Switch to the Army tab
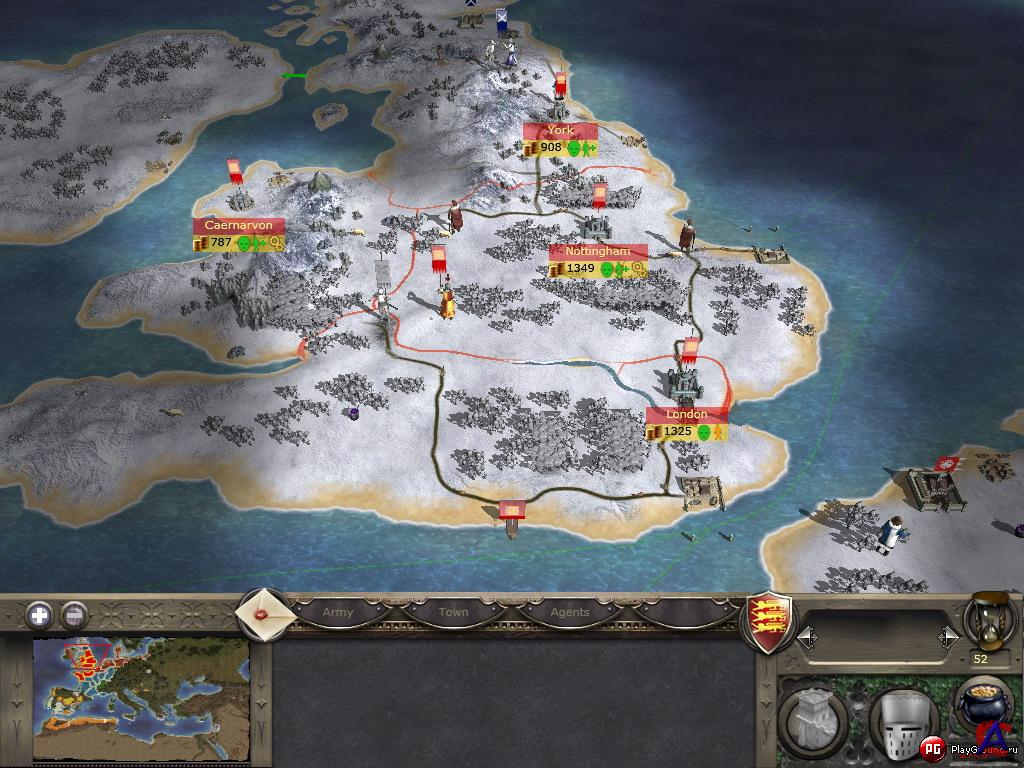 337,612
